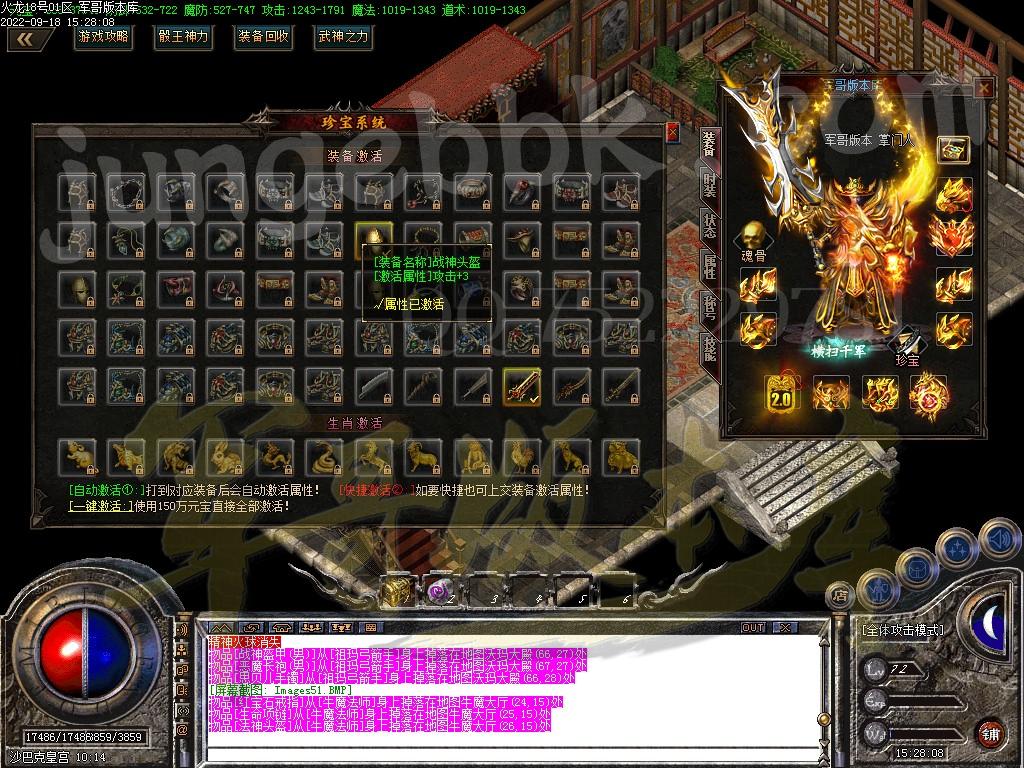Open the 骰王神力 menu
1024x768 pixels.
pos(183,37)
